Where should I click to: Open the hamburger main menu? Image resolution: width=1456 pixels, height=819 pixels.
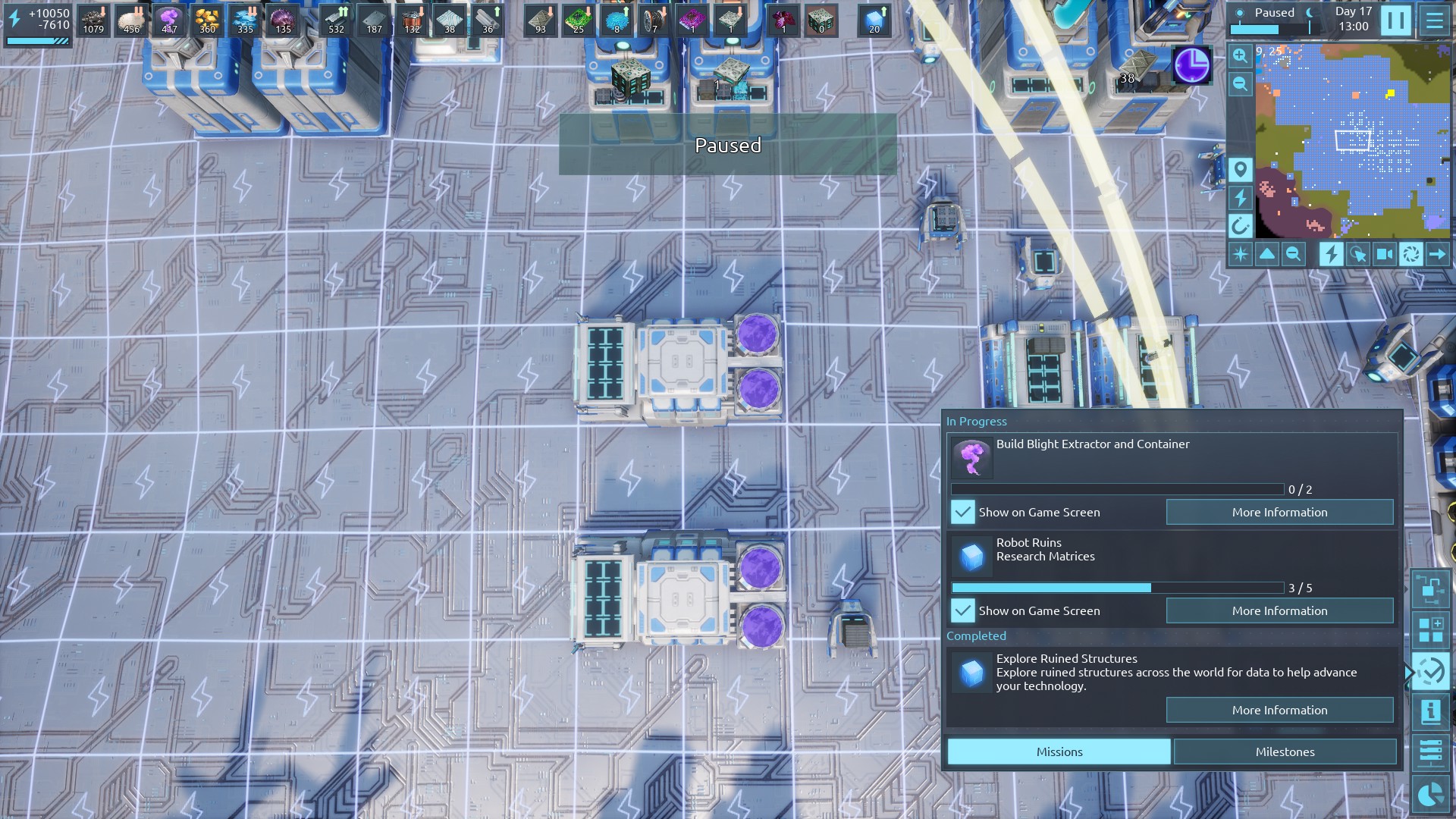pyautogui.click(x=1435, y=20)
